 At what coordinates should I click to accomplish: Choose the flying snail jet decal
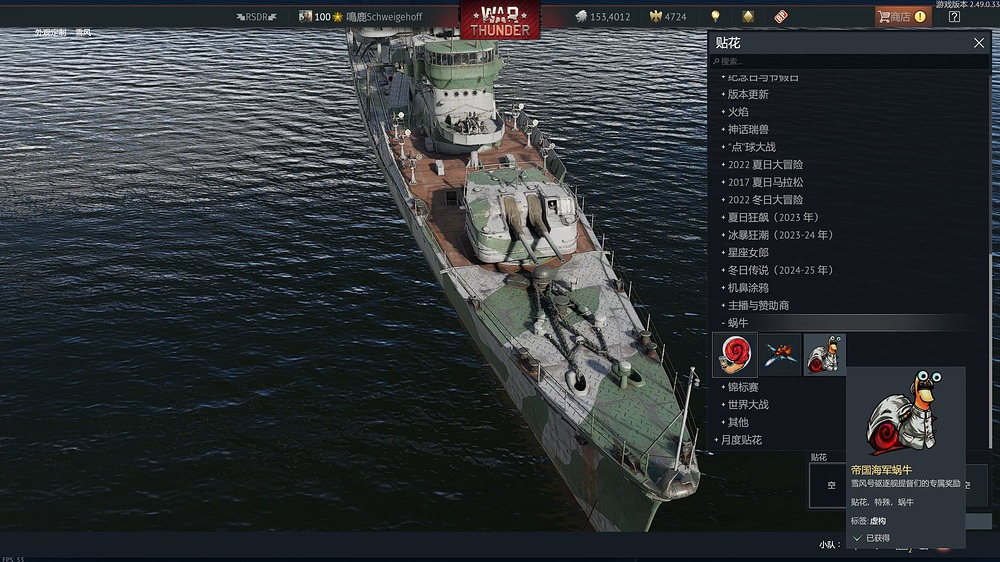click(x=780, y=354)
